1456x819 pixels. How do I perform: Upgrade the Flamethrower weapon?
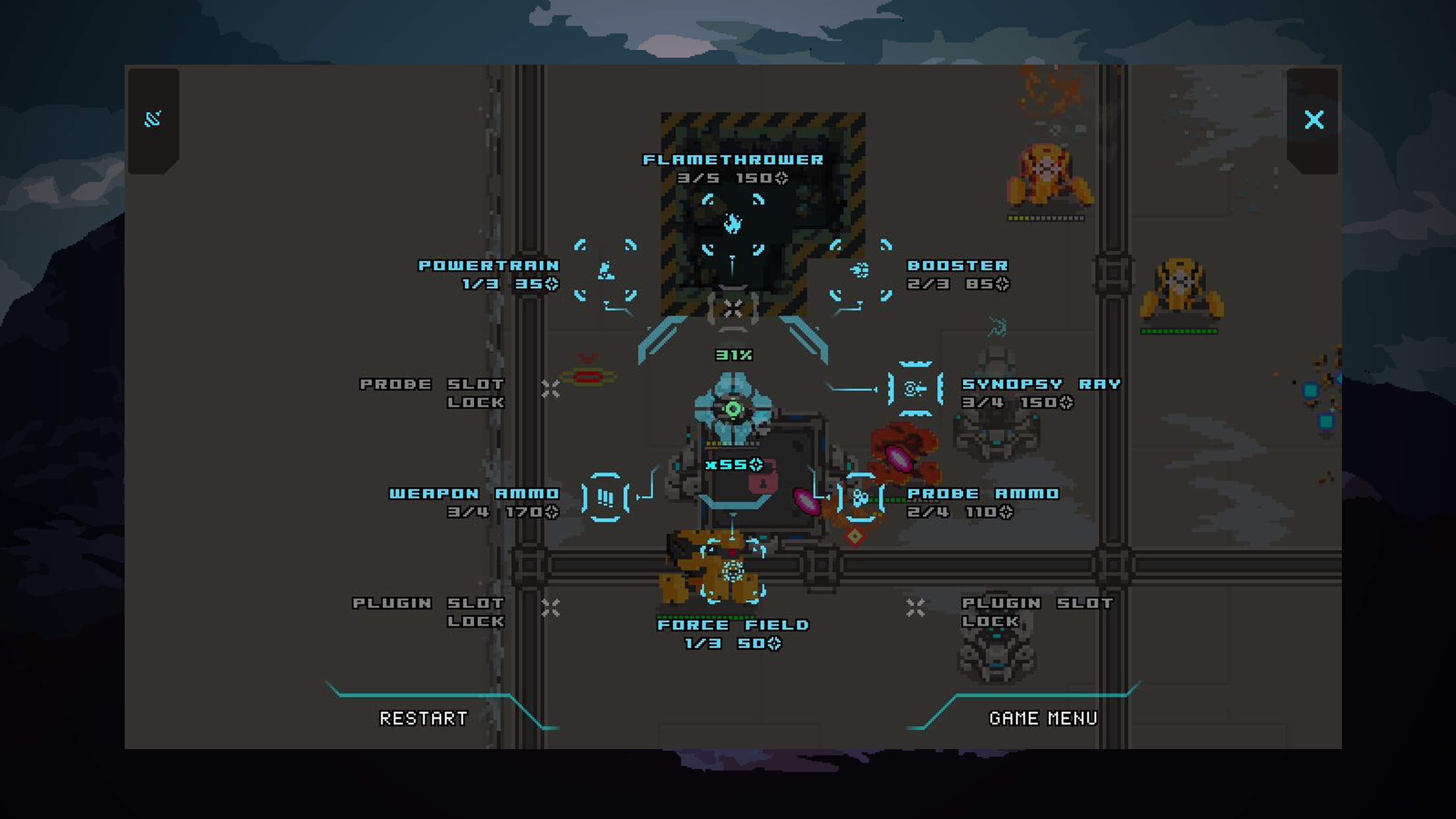733,224
